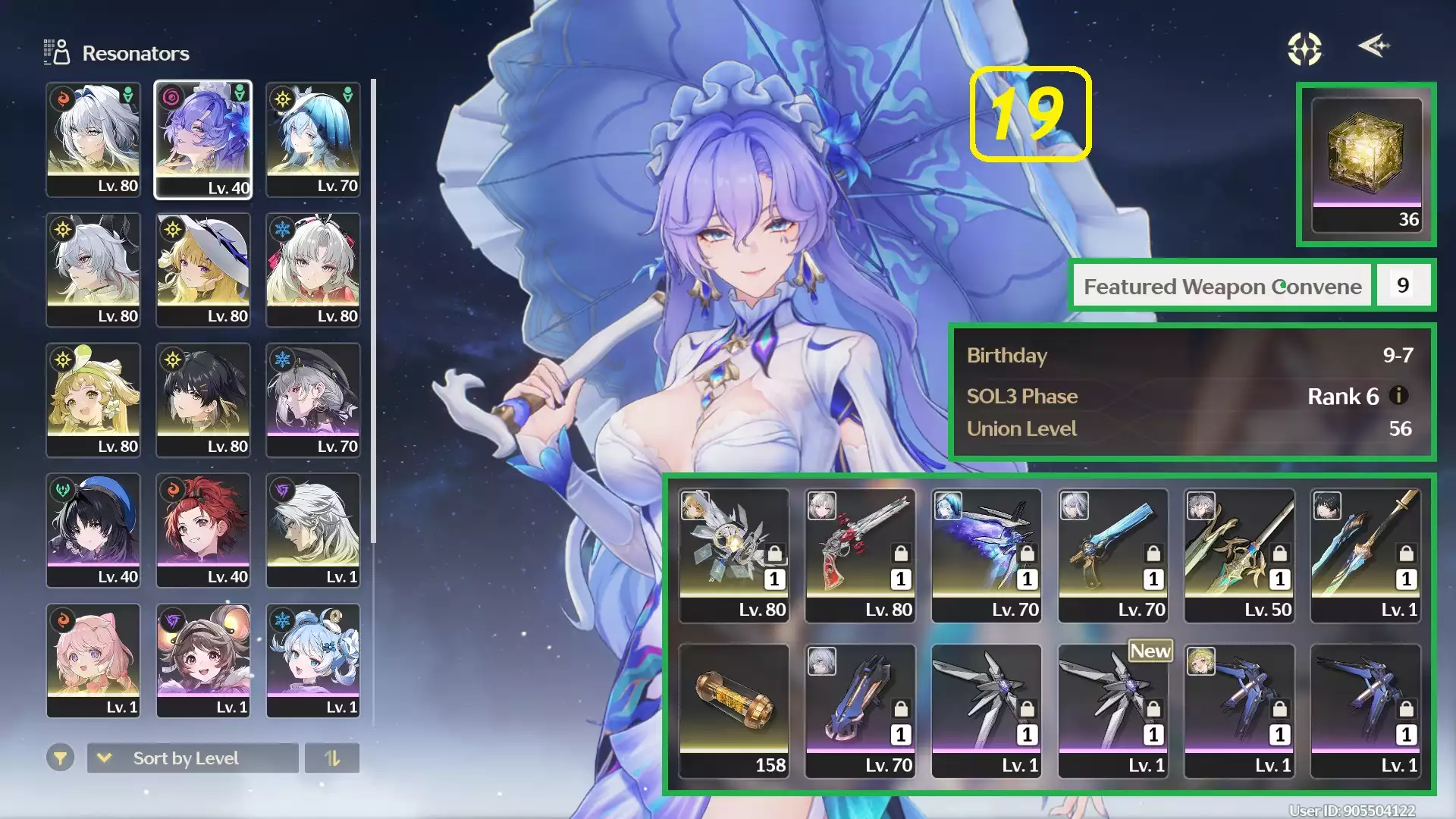Open the crosshair targeting icon top right
Screen dimensions: 1456x819
(1303, 48)
